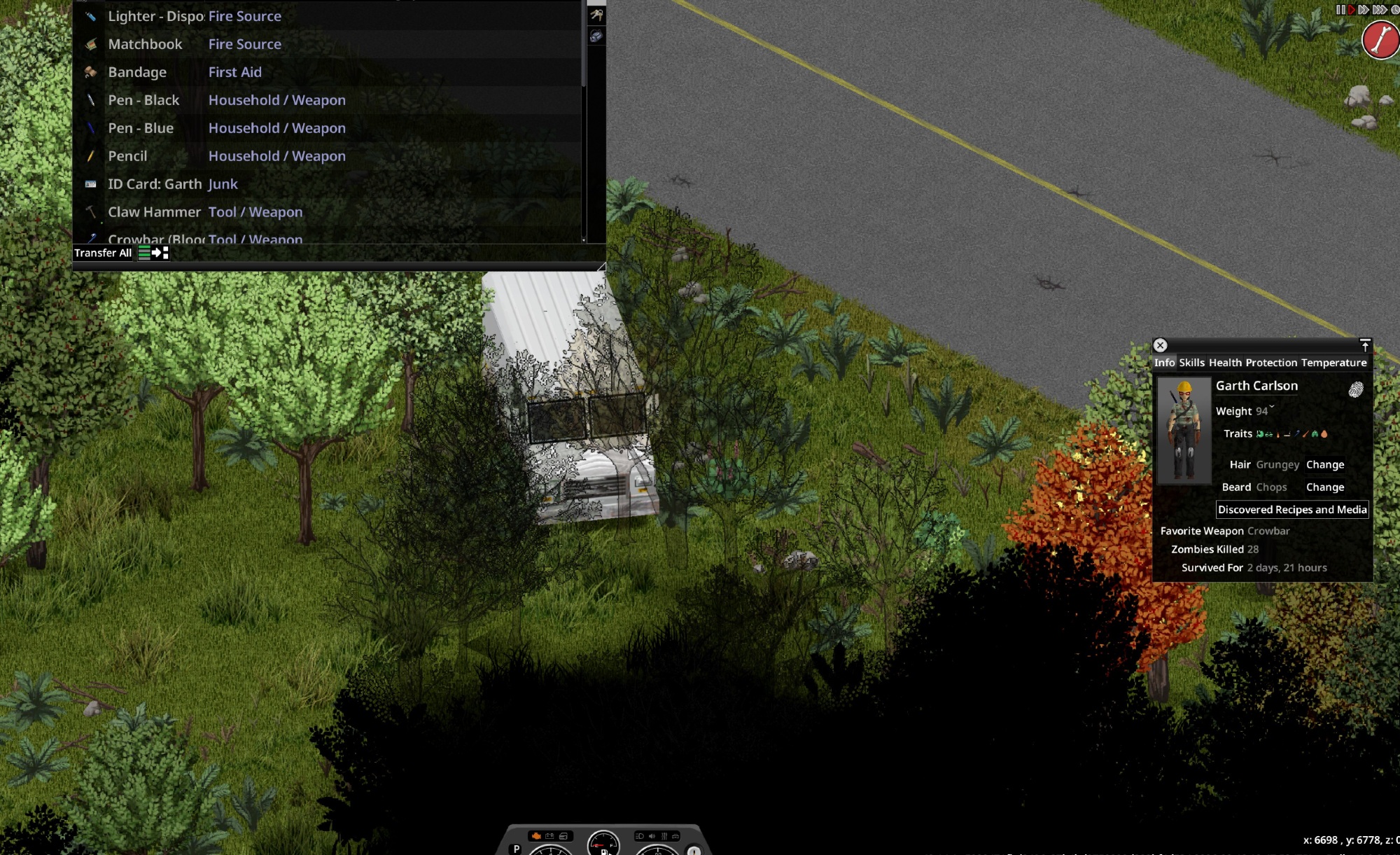
Task: Pick the Claw Hammer row
Action: coord(154,212)
